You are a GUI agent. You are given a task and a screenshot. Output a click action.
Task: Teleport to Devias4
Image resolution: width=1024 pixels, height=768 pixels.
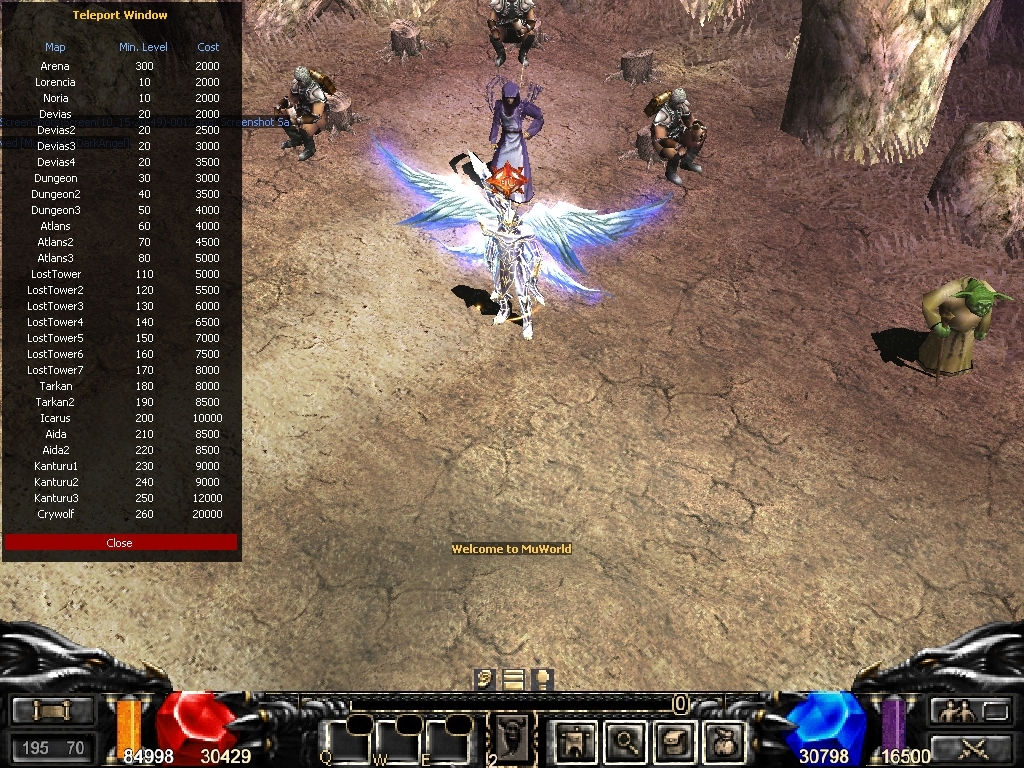click(x=56, y=162)
